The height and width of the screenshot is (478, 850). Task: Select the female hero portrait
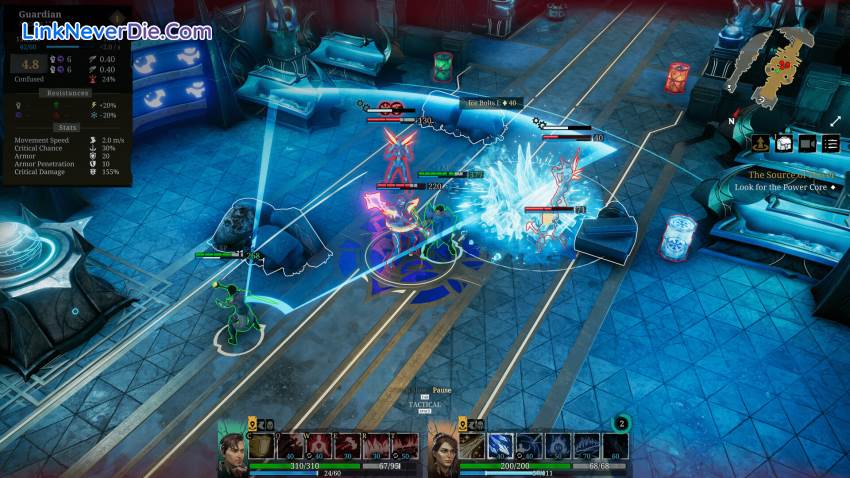(x=442, y=449)
